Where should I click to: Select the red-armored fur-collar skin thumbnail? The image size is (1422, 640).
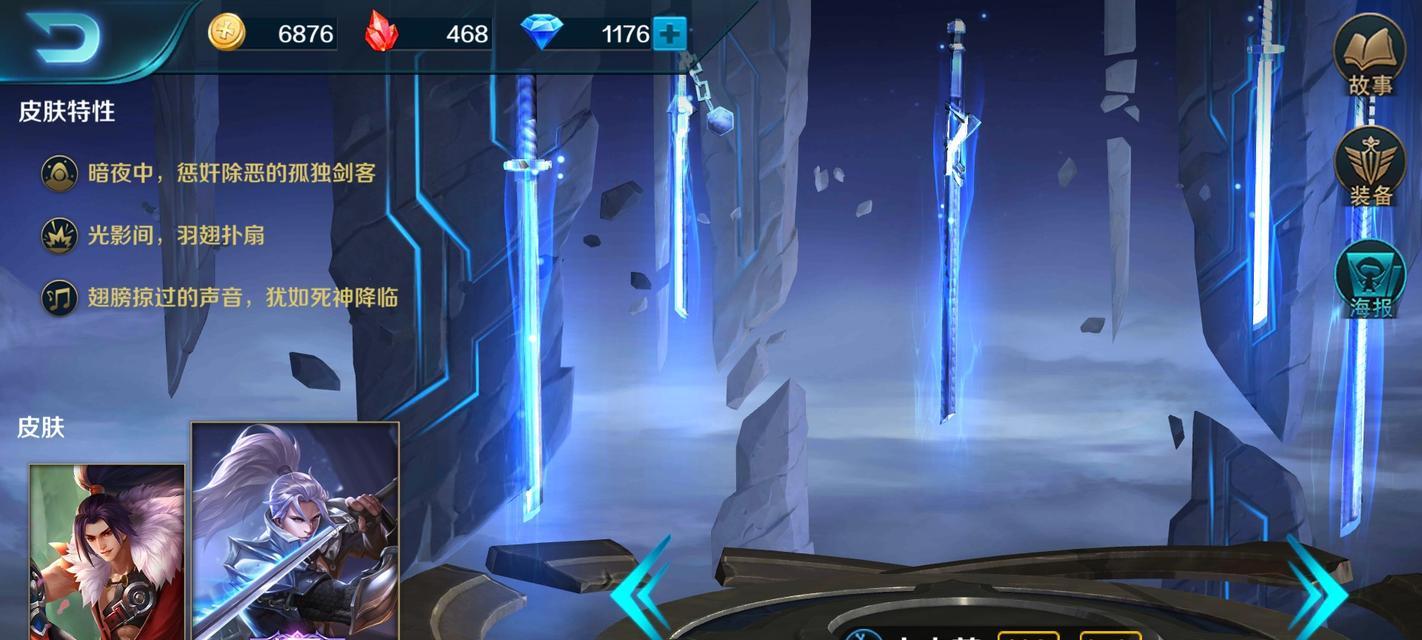coord(107,552)
